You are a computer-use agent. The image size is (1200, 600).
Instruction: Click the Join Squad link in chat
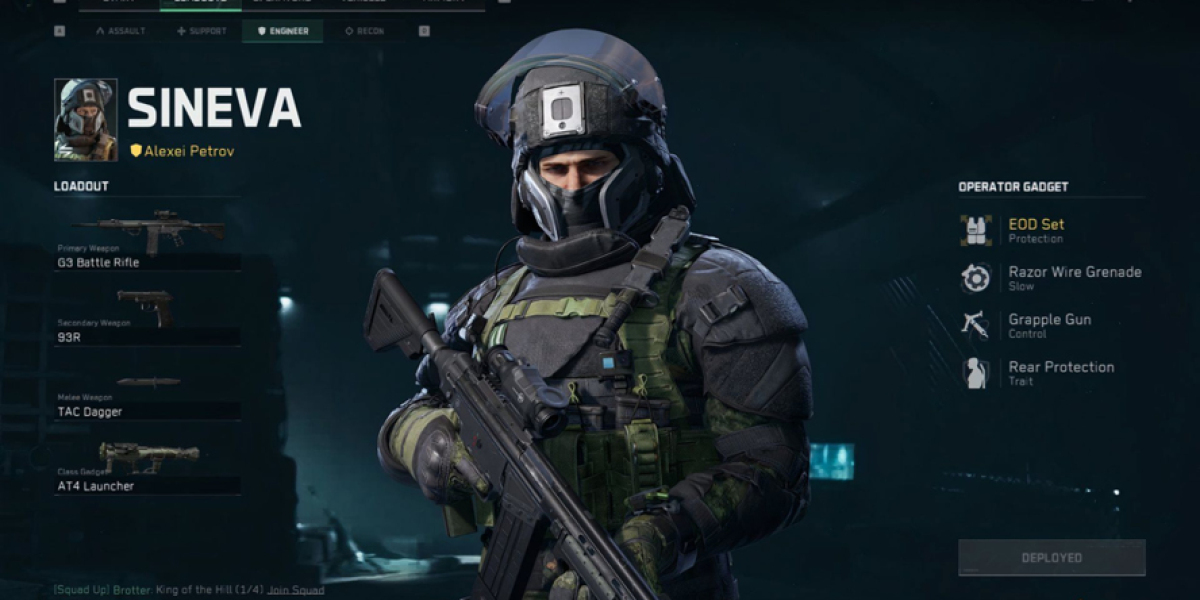pyautogui.click(x=295, y=590)
